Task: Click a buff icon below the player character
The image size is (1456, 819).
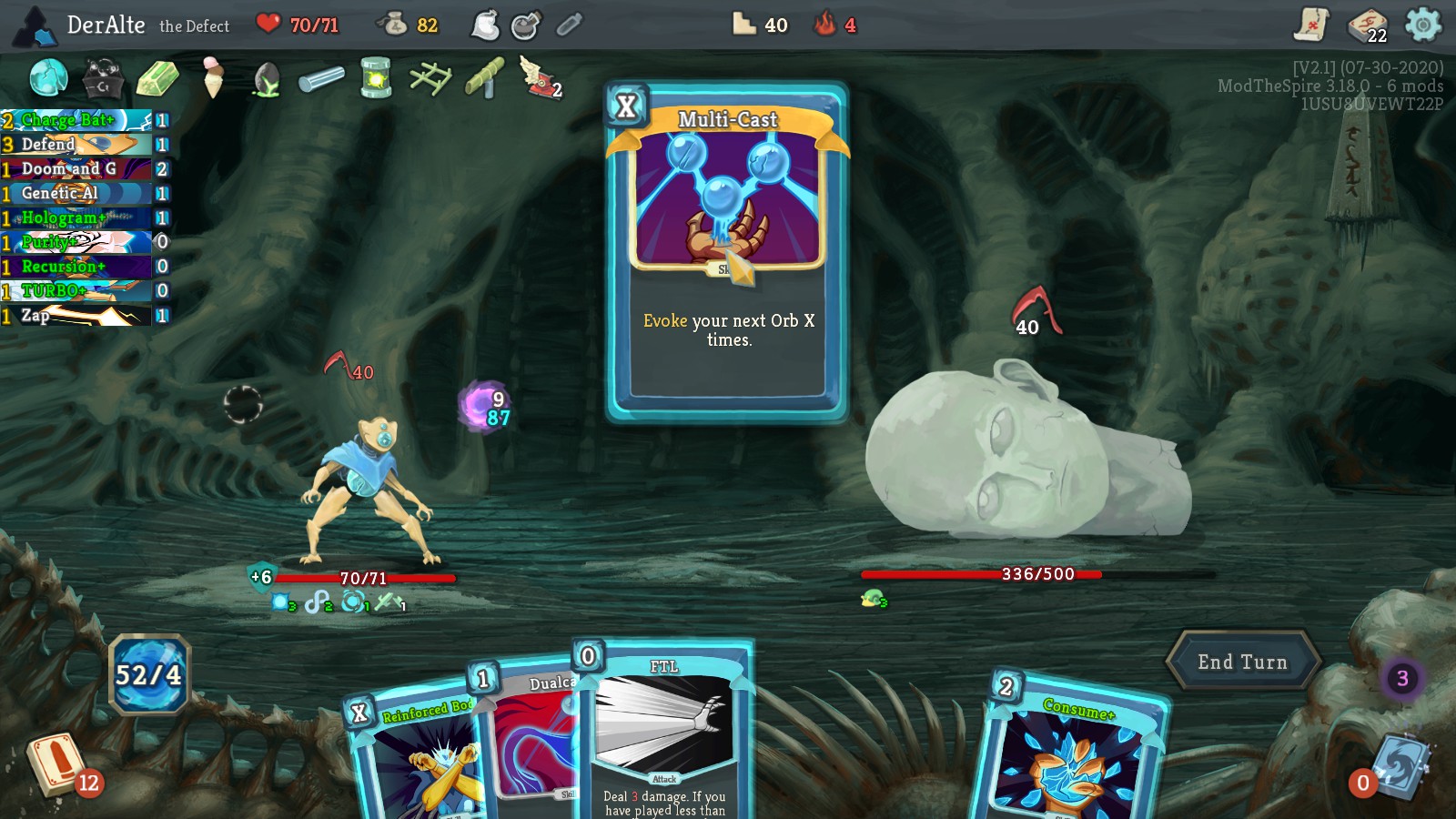Action: point(278,602)
